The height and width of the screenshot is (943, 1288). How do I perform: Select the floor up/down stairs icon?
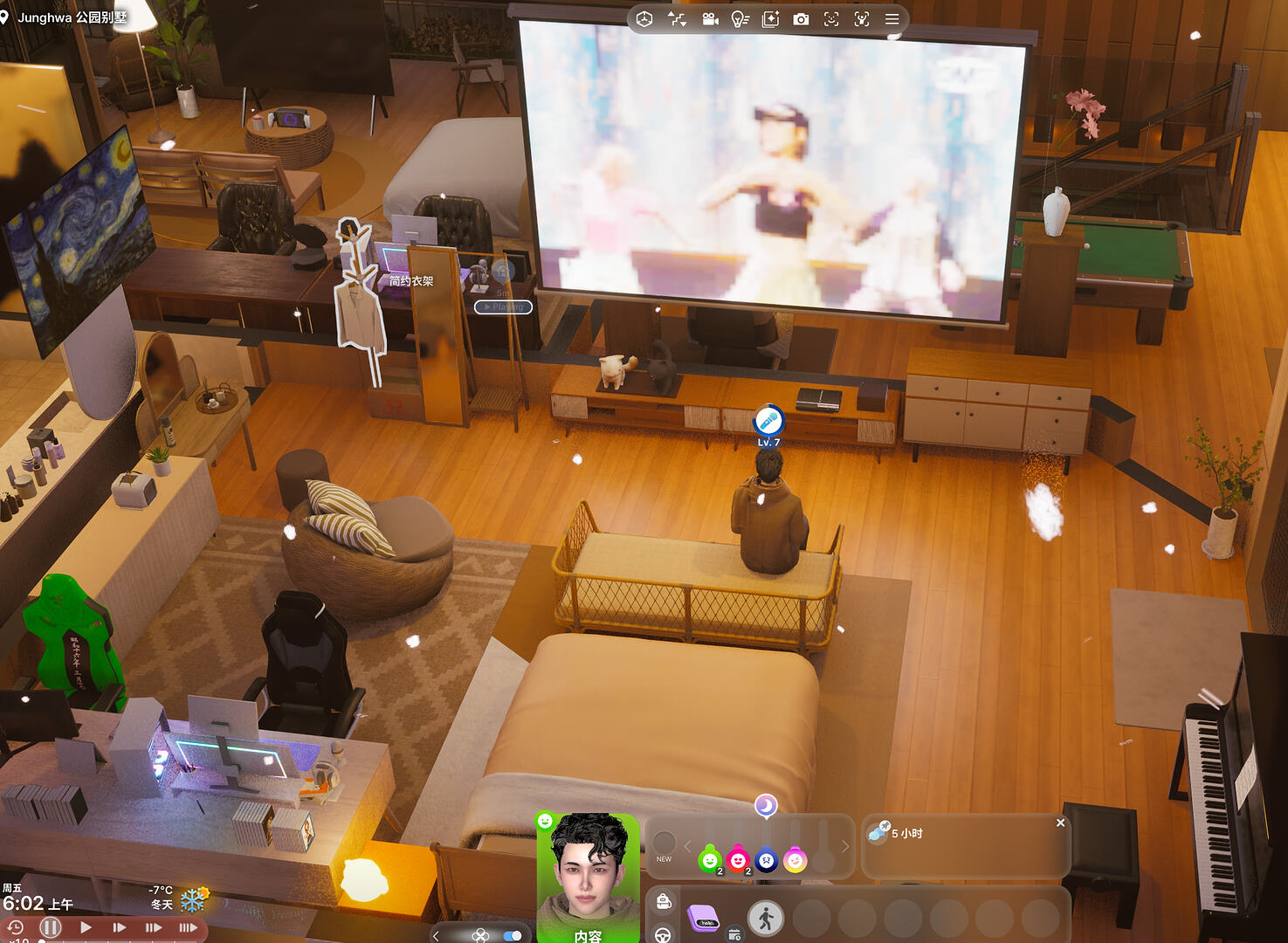(x=677, y=19)
